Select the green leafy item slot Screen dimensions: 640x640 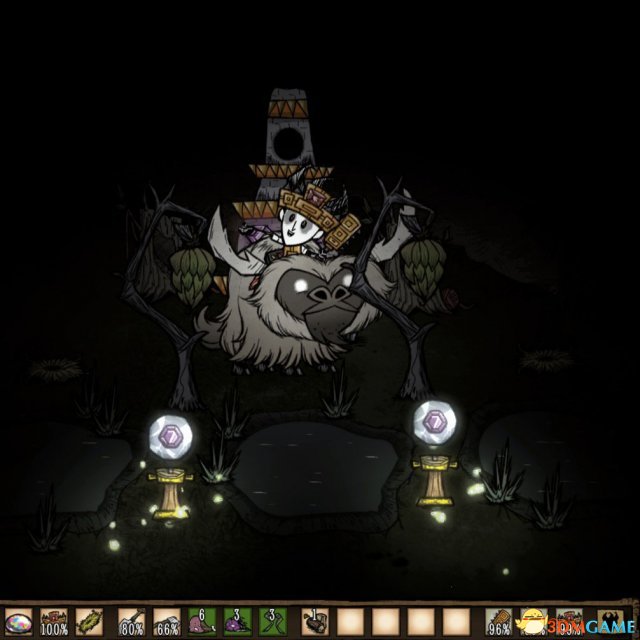(90, 621)
